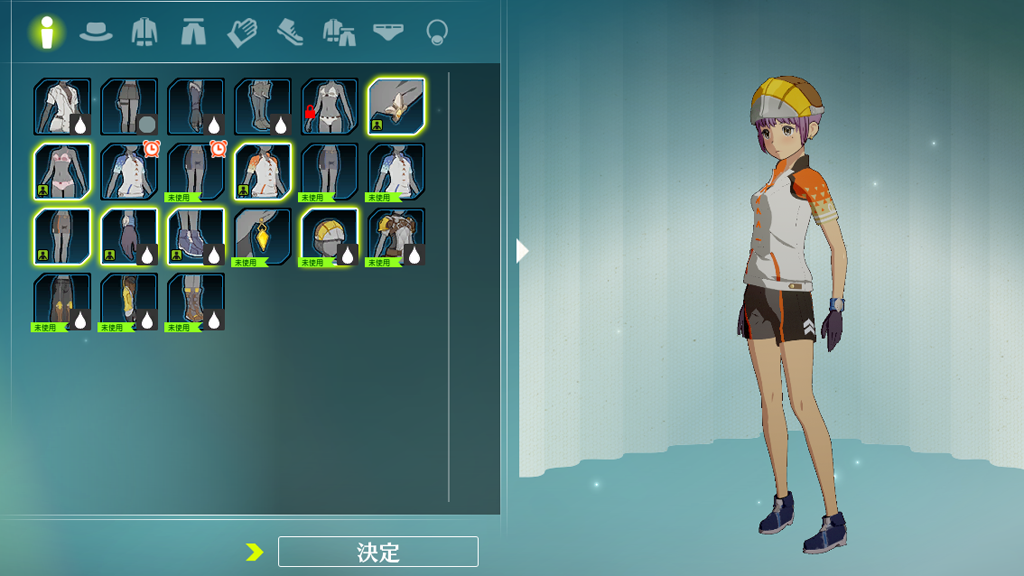This screenshot has width=1024, height=576.
Task: Select the orange-sleeved cycling jersey item
Action: pos(263,172)
